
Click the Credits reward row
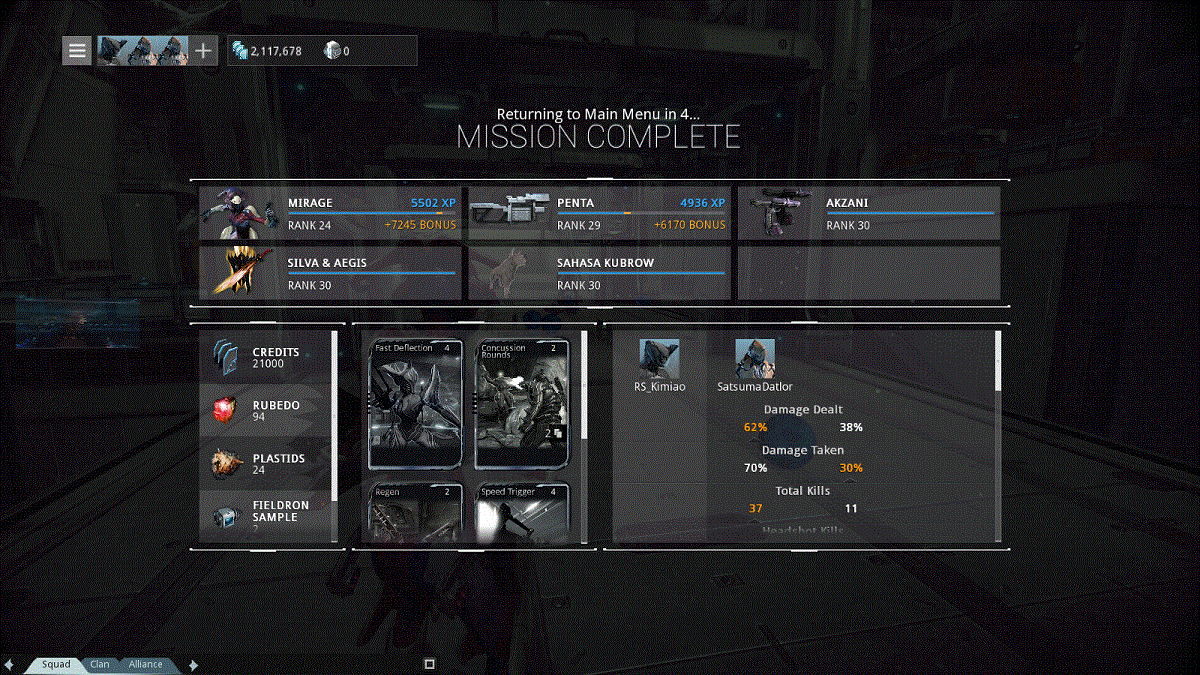(x=266, y=357)
